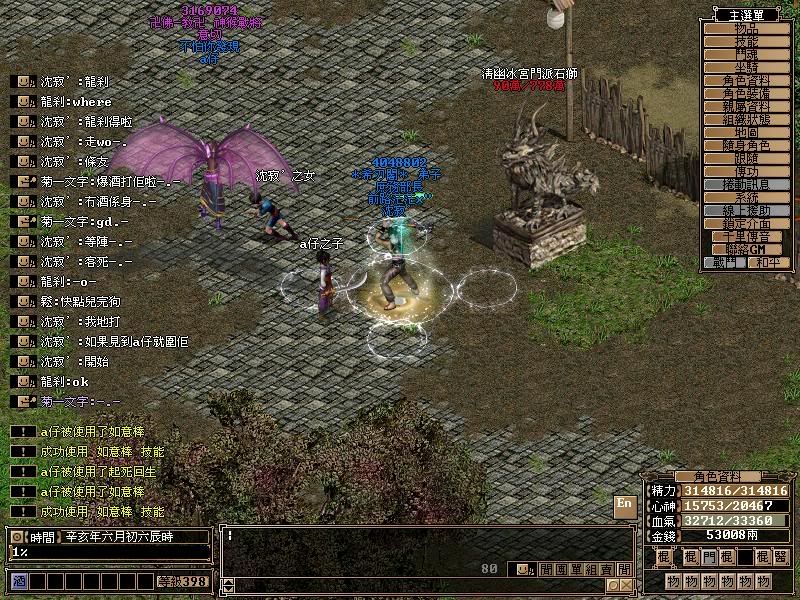The width and height of the screenshot is (800, 600).
Task: Open the 技能 skills menu entry
Action: coord(746,42)
